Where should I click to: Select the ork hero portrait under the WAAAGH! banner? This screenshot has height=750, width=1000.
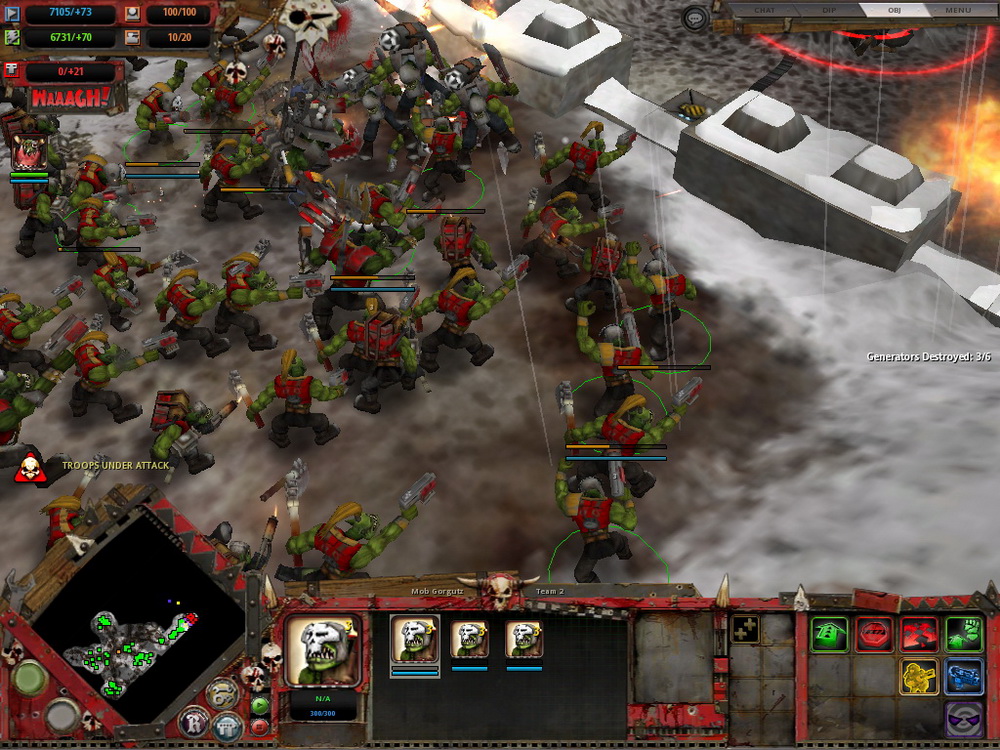click(30, 151)
